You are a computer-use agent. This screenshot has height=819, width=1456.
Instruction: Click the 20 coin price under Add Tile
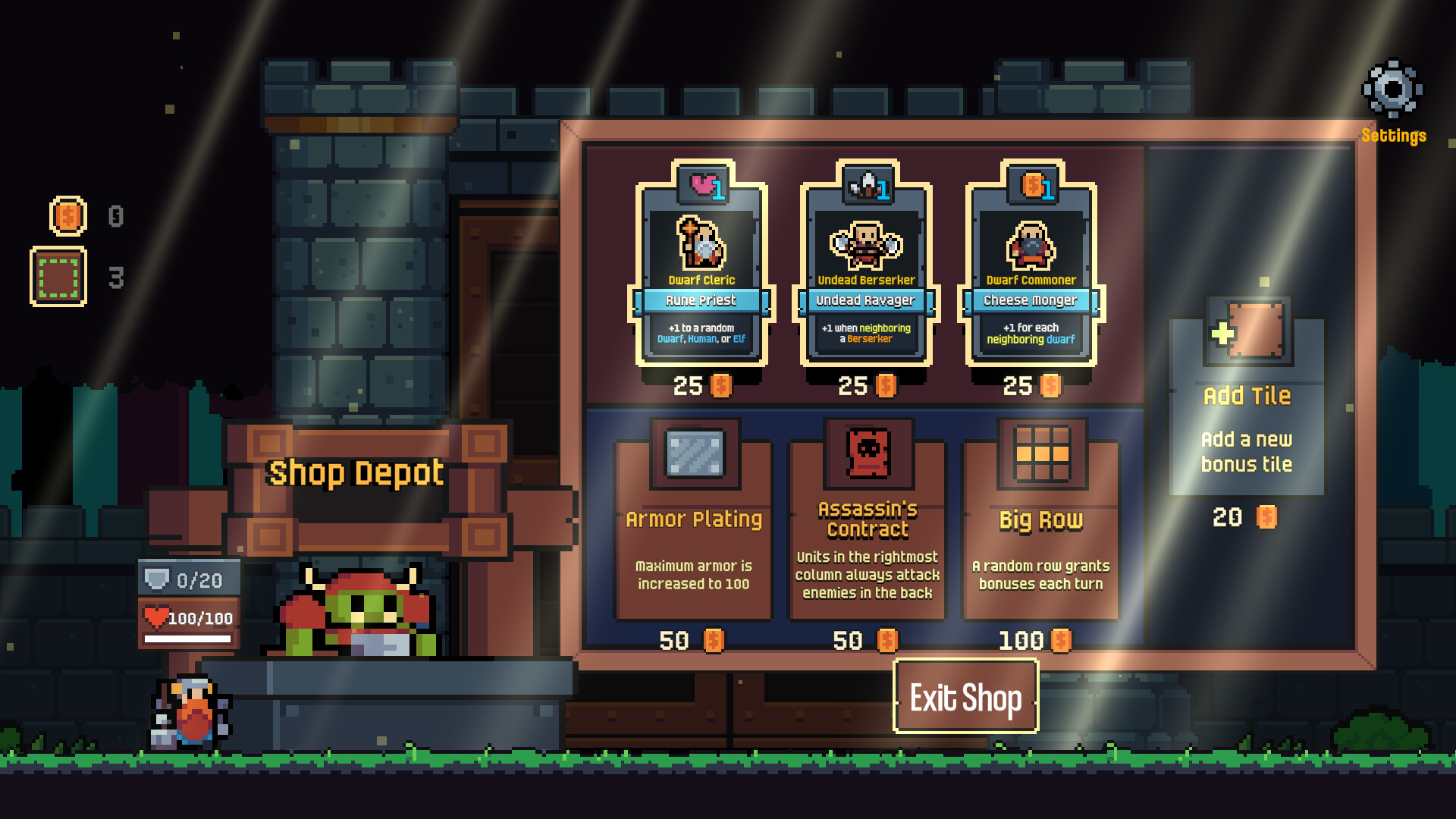point(1242,517)
